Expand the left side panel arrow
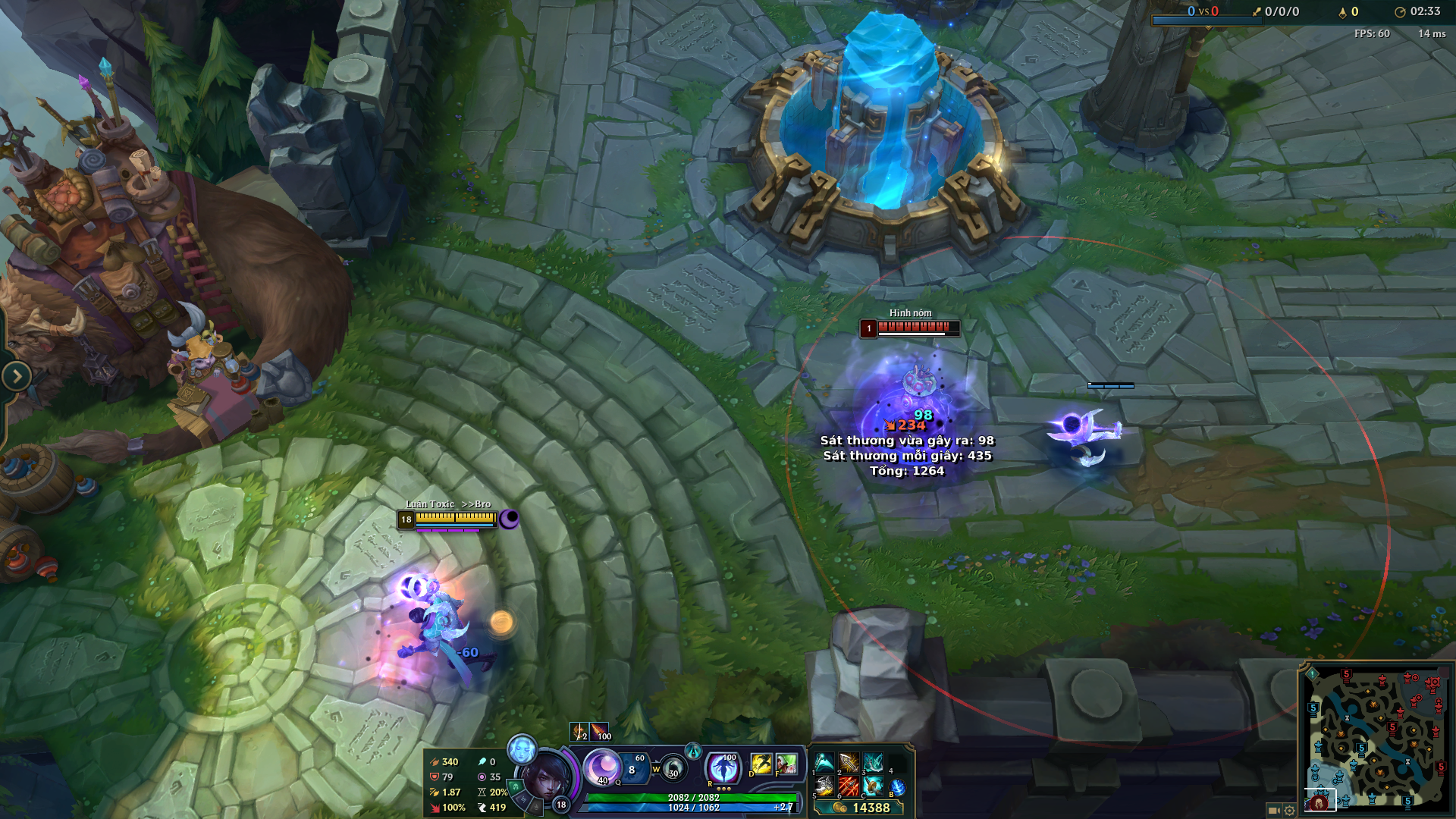The image size is (1456, 819). coord(17,376)
